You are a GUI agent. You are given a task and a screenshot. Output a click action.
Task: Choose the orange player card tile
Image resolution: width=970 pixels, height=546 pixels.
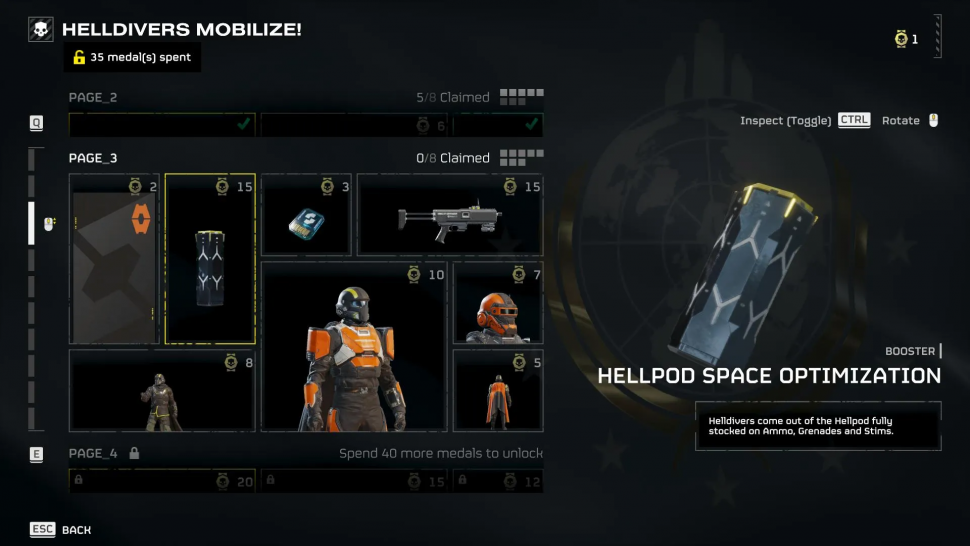coord(114,259)
